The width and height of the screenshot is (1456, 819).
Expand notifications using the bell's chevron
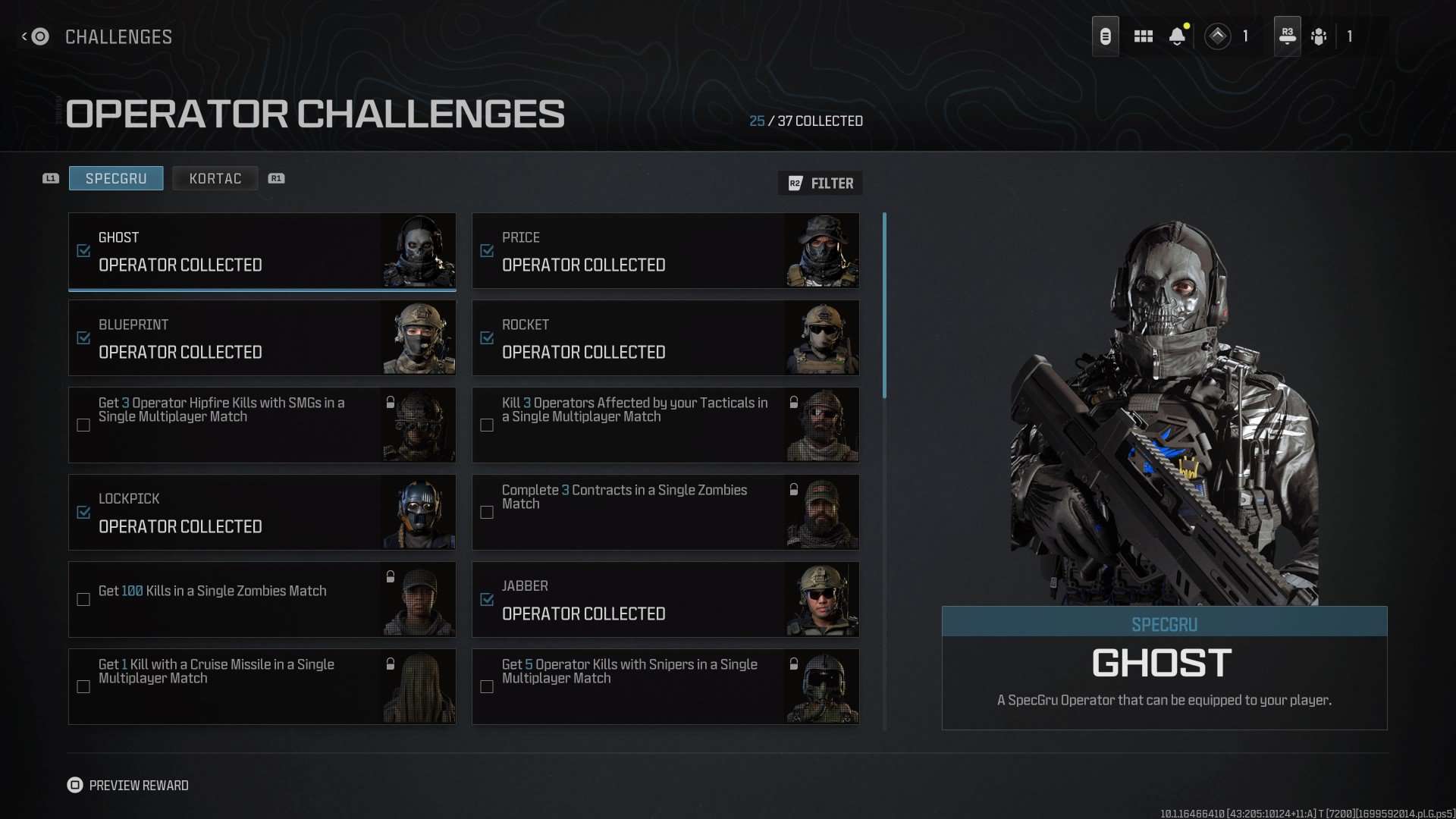pos(1177,44)
